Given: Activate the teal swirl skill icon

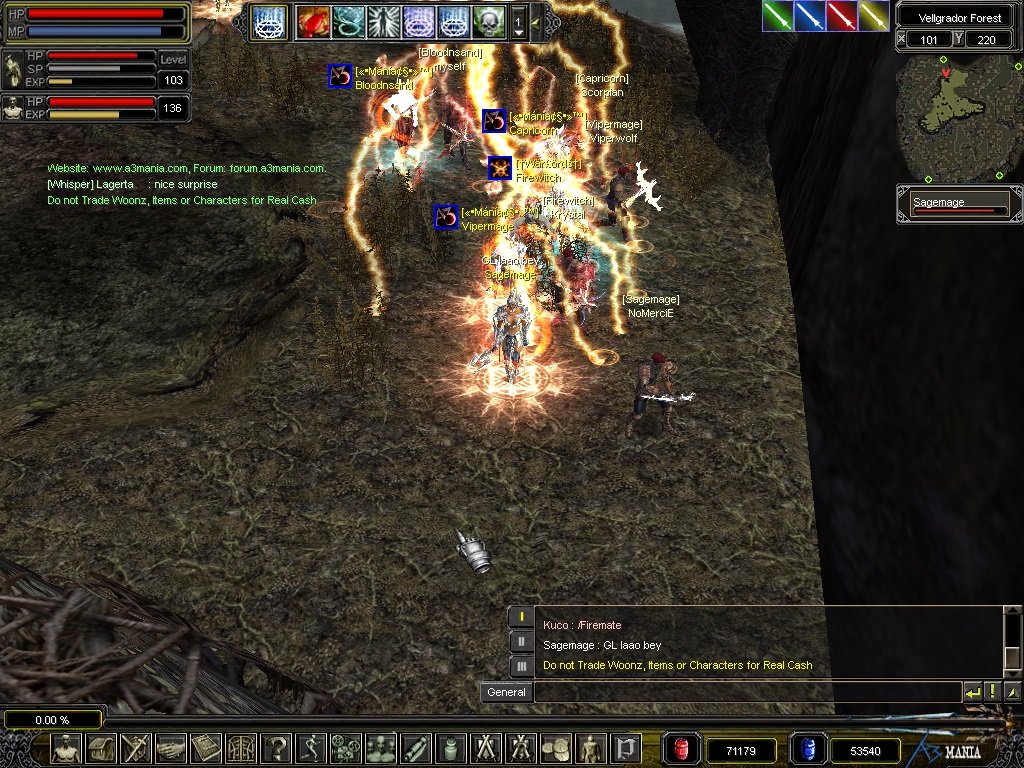Looking at the screenshot, I should 347,21.
